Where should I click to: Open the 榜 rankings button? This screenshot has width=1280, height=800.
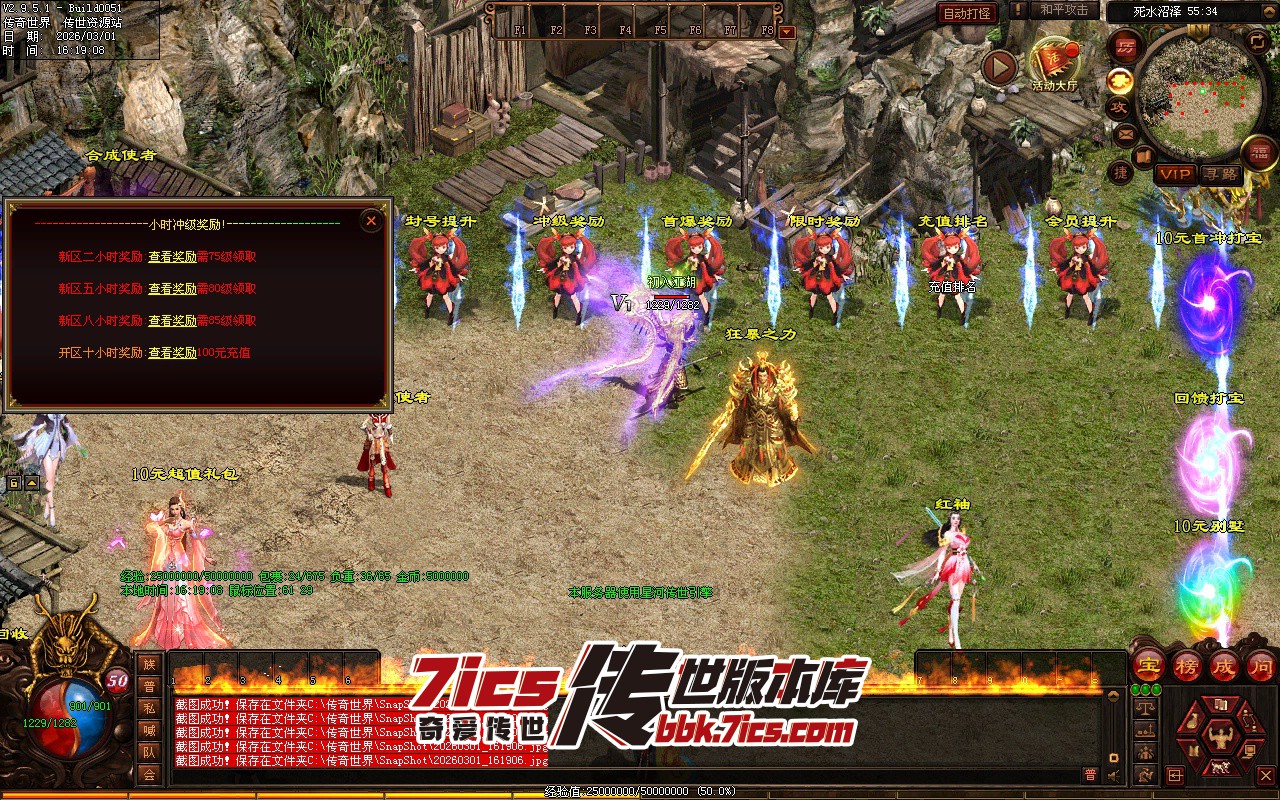[x=1188, y=665]
